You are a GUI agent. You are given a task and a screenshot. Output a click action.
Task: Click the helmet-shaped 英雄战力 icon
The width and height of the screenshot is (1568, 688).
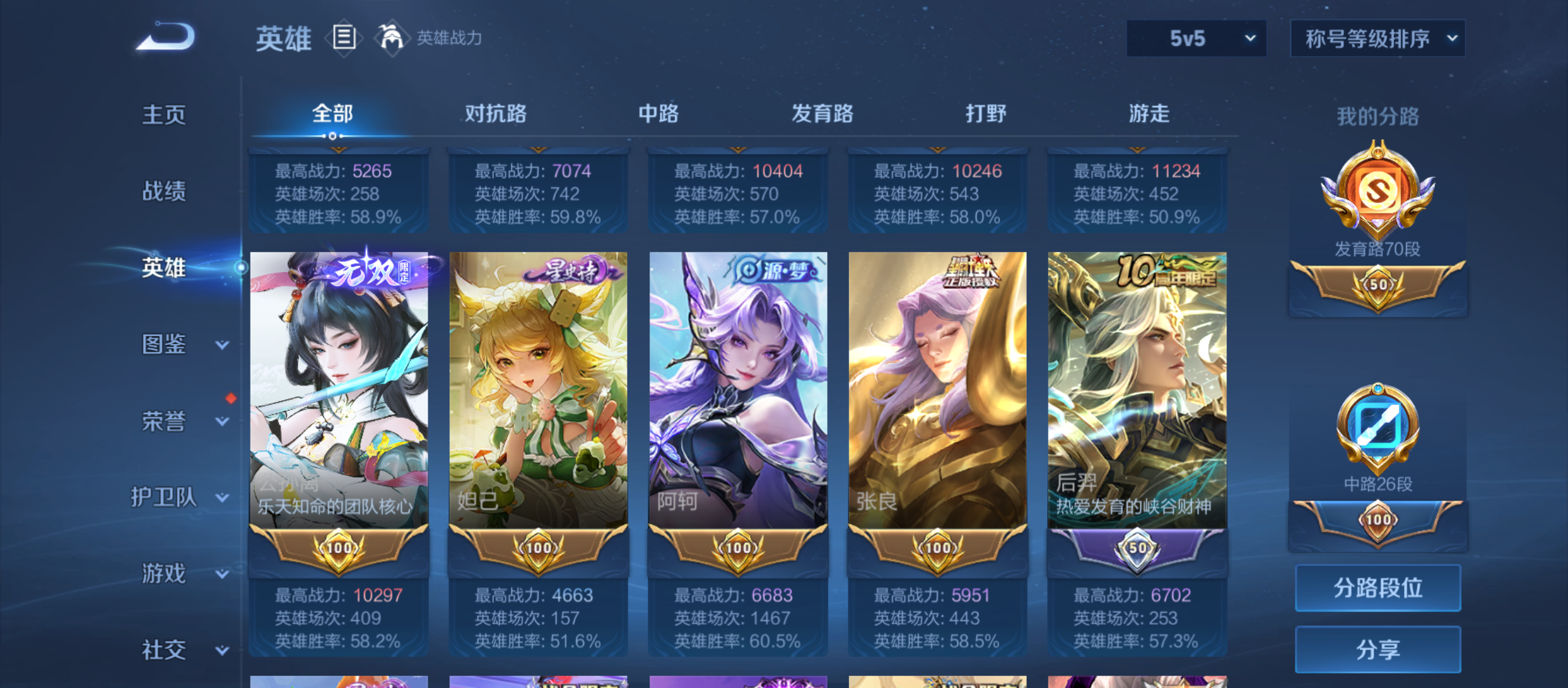(x=392, y=37)
